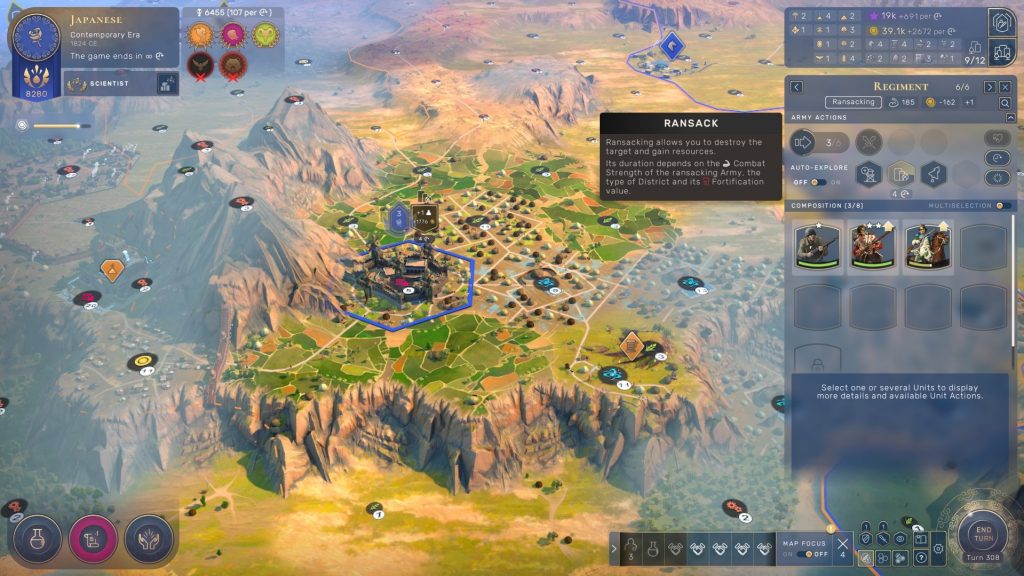1024x576 pixels.
Task: Open the research flask screen
Action: 37,539
